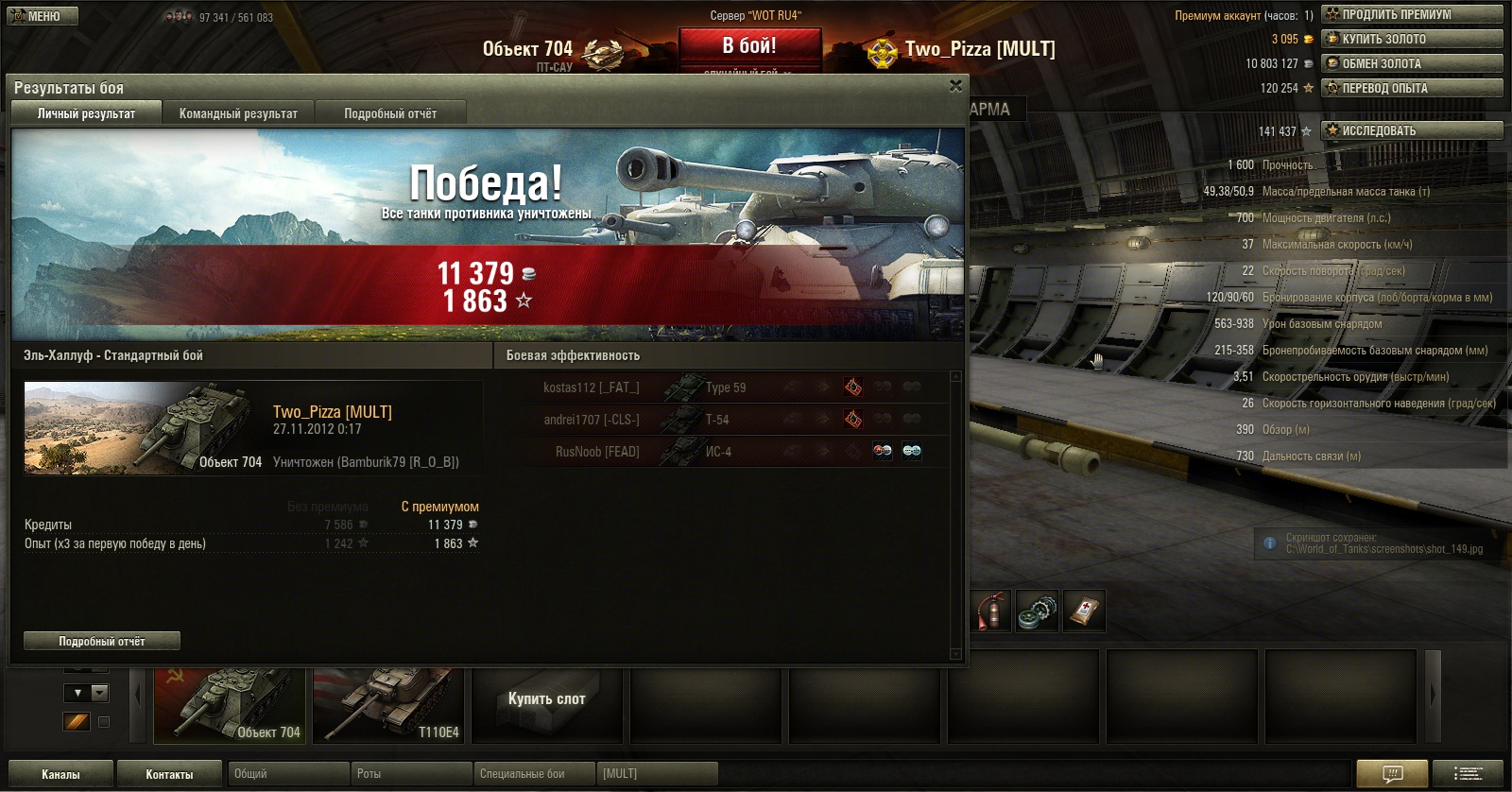The width and height of the screenshot is (1512, 792).
Task: Extend premium with Продлить премиум
Action: pyautogui.click(x=1412, y=14)
